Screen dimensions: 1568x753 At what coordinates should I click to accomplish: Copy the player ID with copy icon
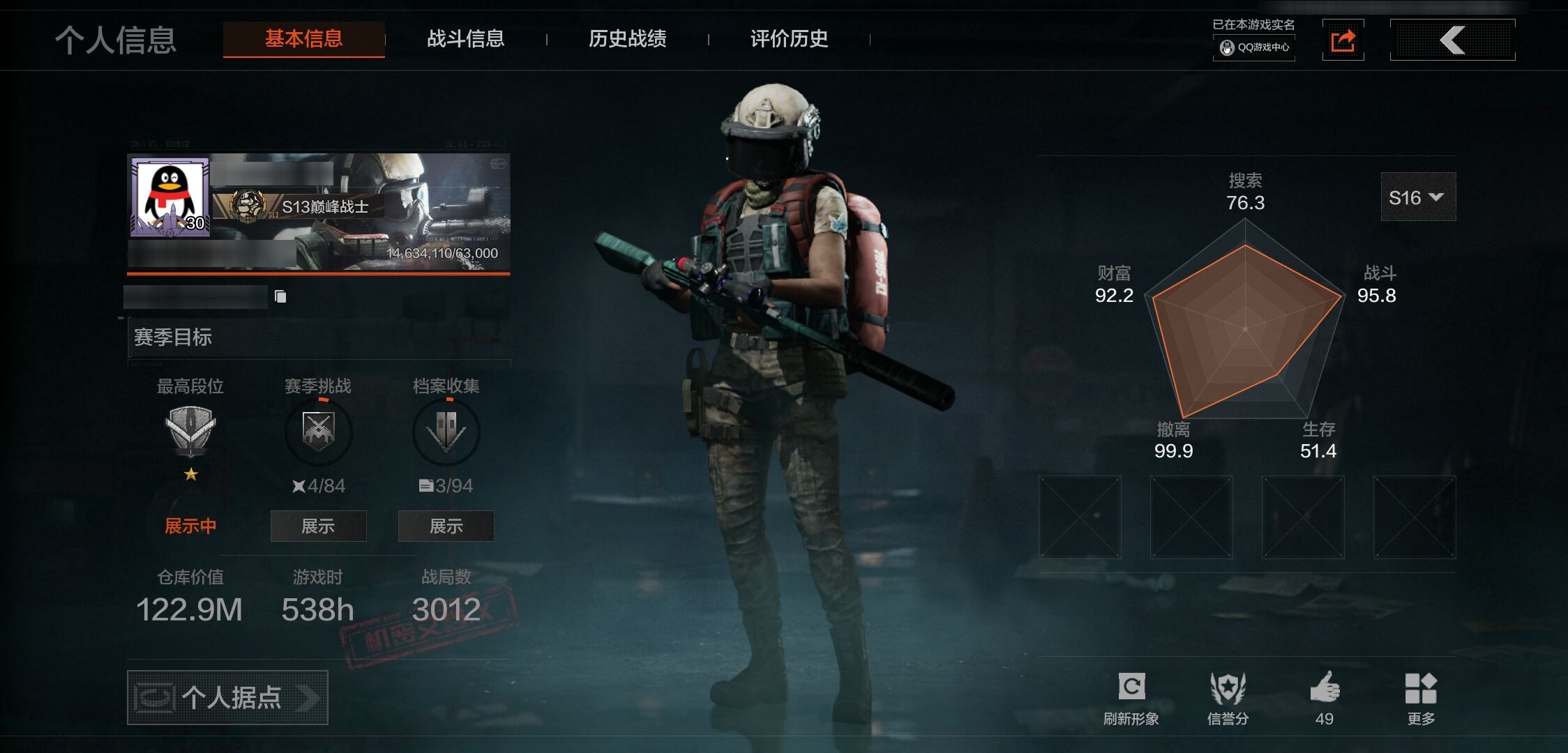tap(280, 297)
